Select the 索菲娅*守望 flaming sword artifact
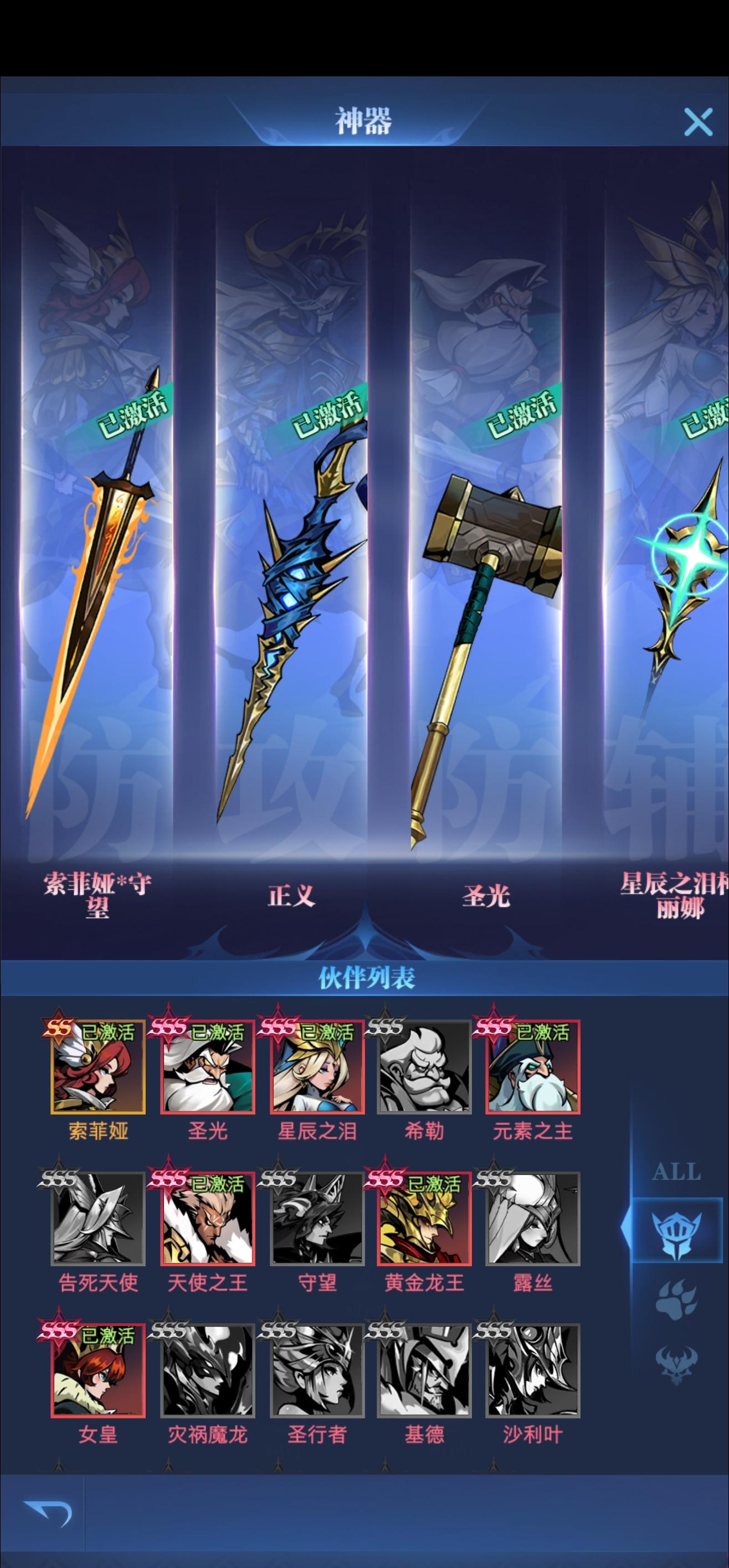Screen dimensions: 729x1568 click(97, 608)
